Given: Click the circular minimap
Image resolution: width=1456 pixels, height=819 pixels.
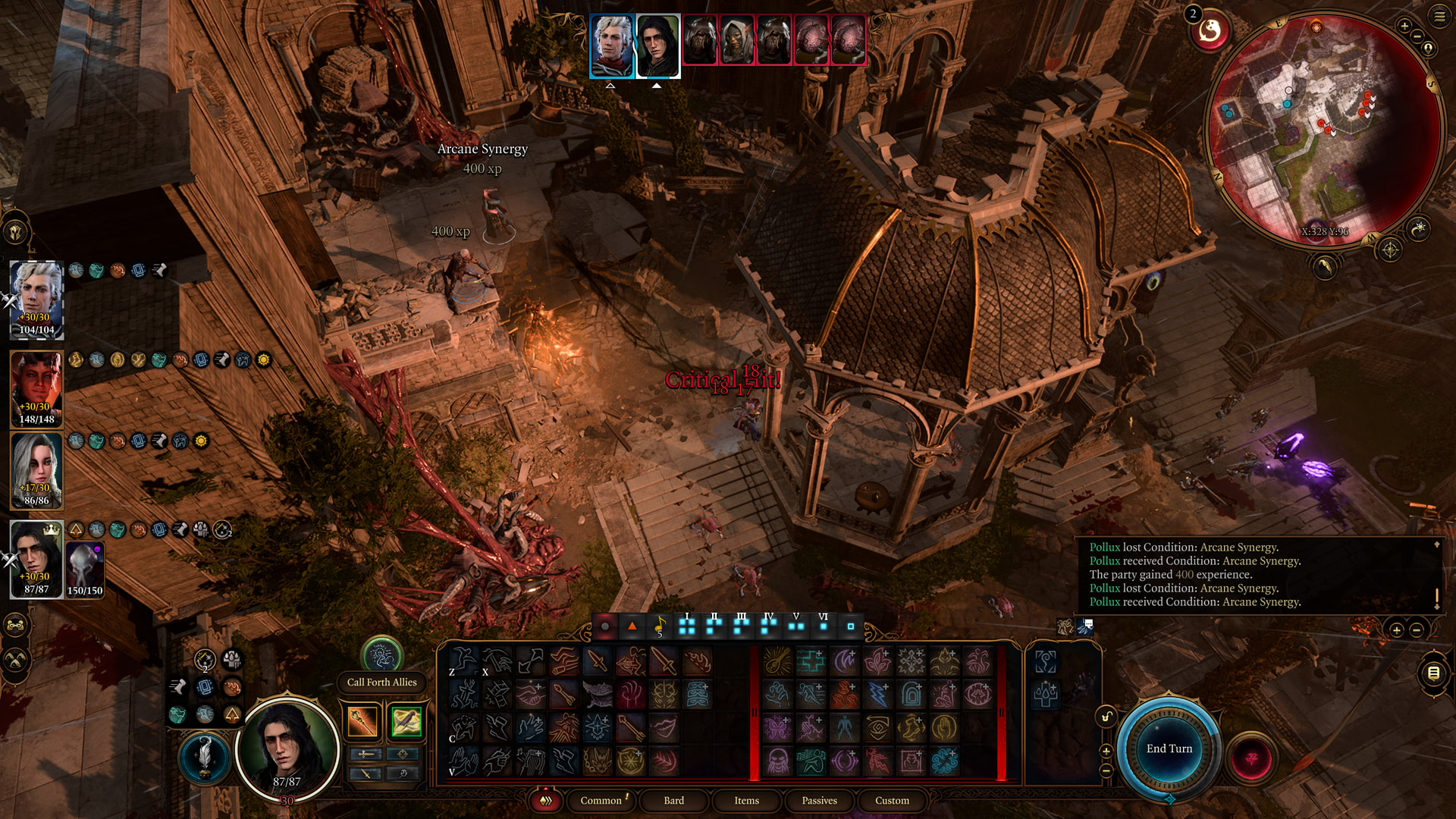Looking at the screenshot, I should pyautogui.click(x=1323, y=129).
